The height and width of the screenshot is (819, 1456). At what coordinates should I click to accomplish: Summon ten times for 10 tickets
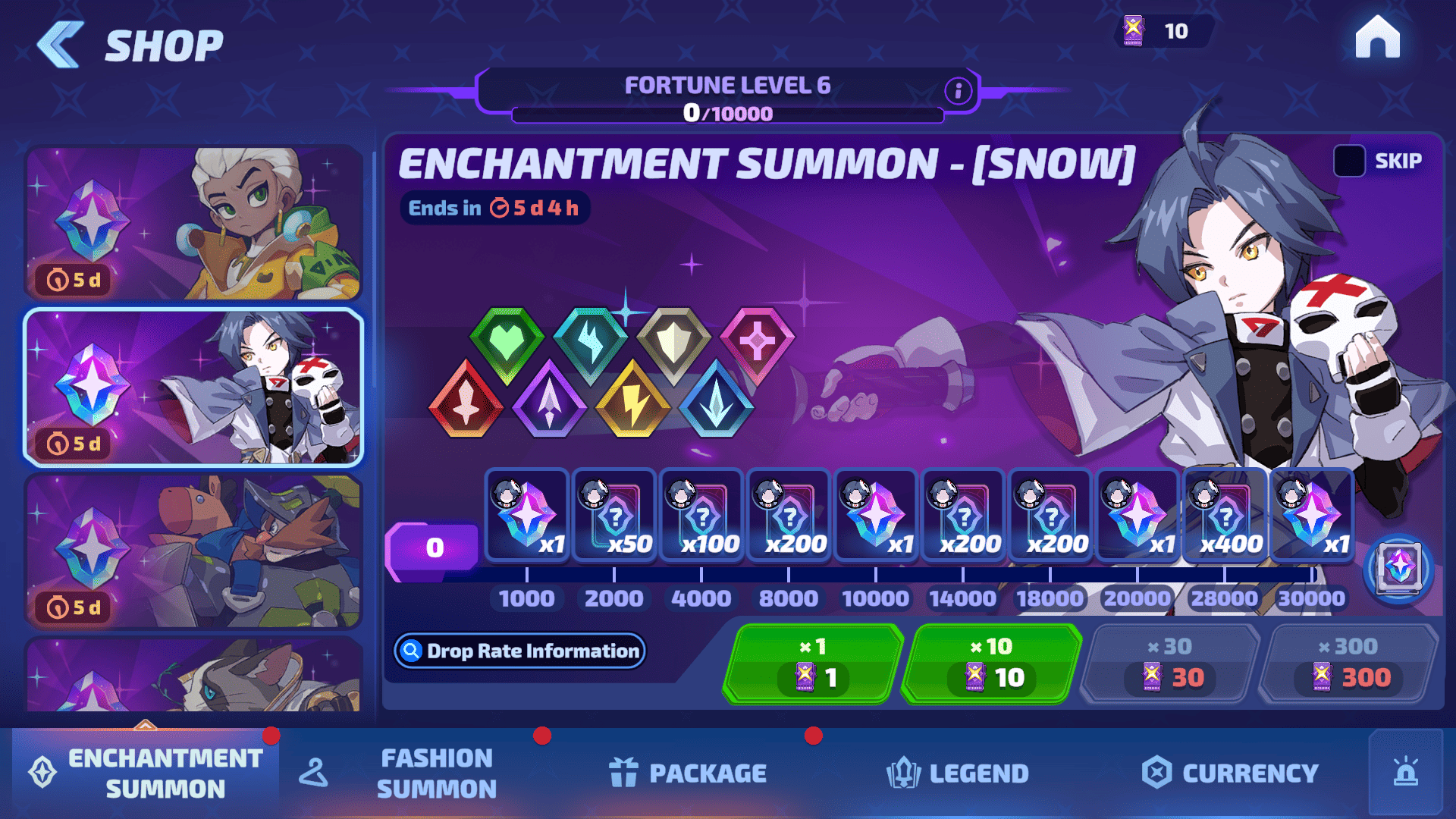pyautogui.click(x=991, y=664)
